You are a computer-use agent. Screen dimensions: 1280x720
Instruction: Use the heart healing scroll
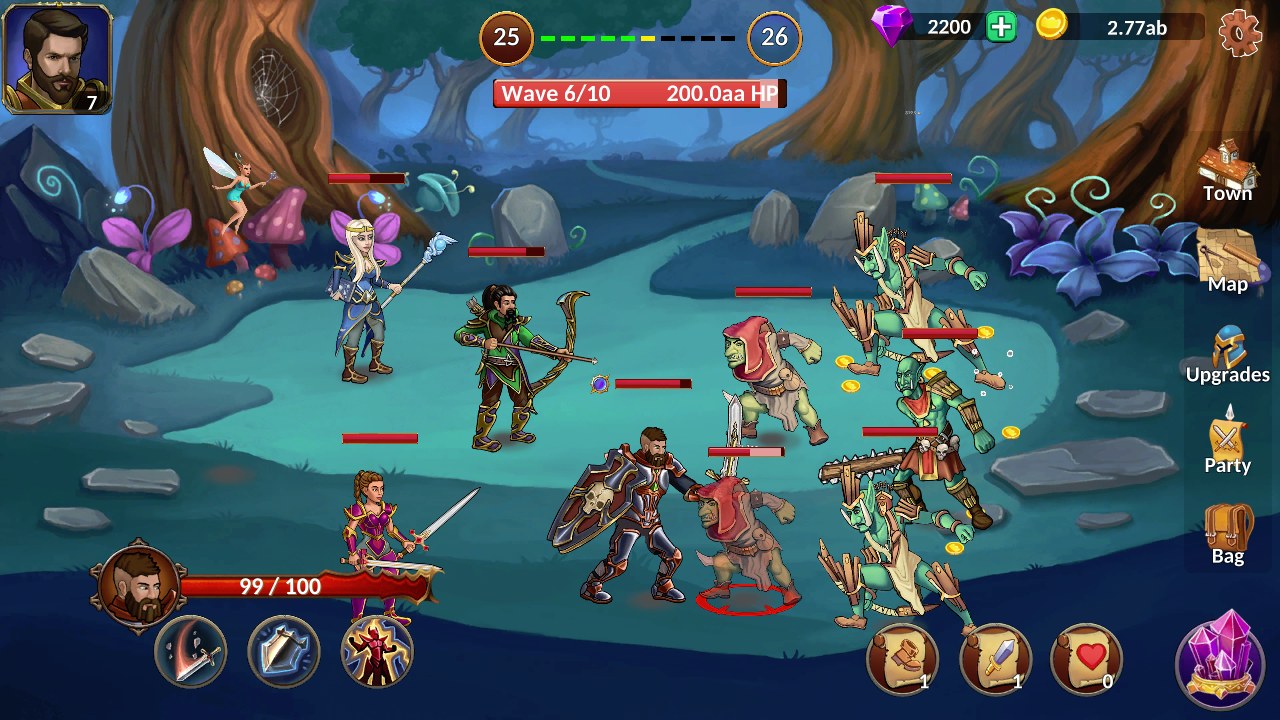1087,659
